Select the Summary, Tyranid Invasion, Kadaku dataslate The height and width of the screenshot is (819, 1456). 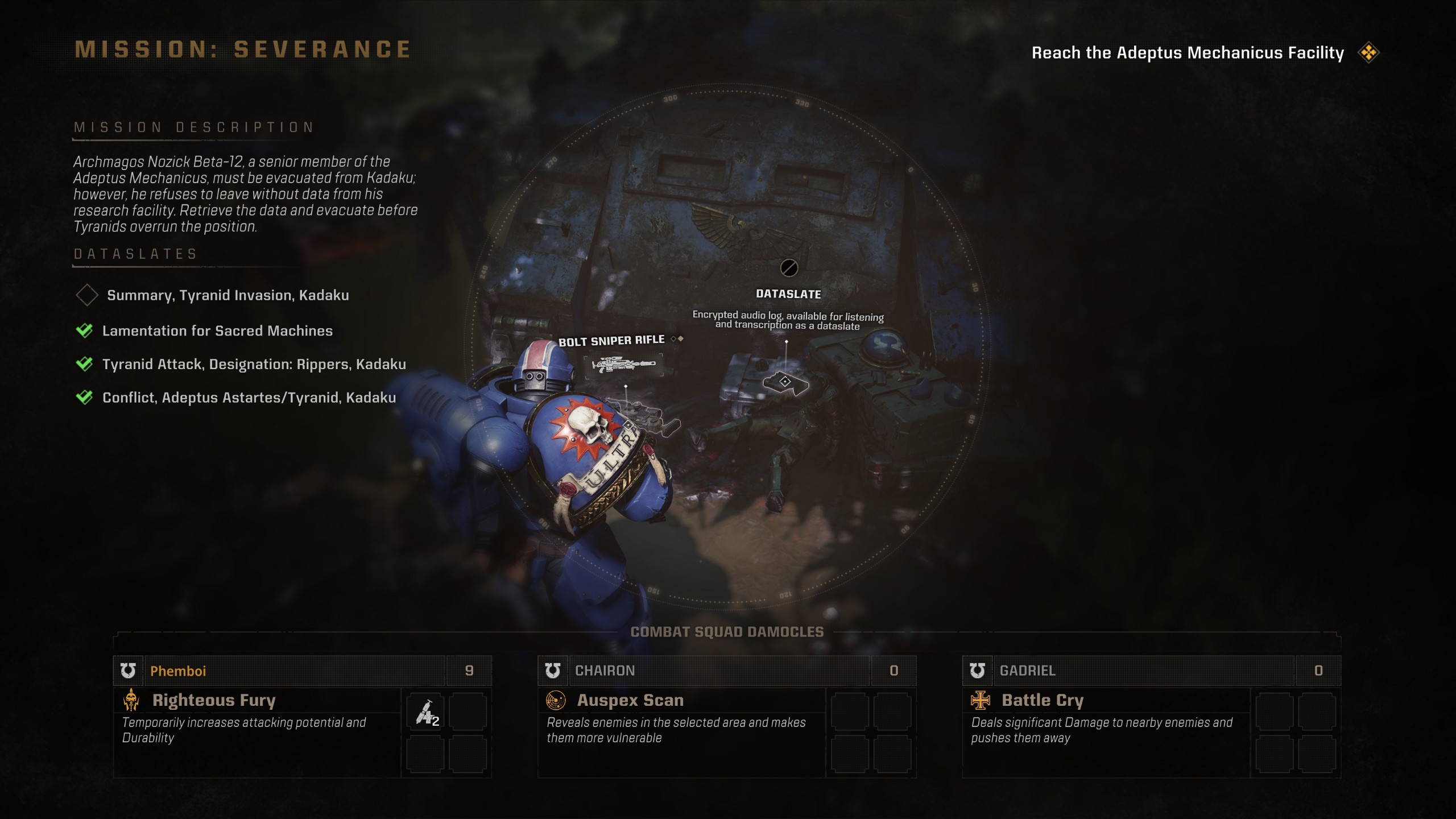(x=227, y=295)
